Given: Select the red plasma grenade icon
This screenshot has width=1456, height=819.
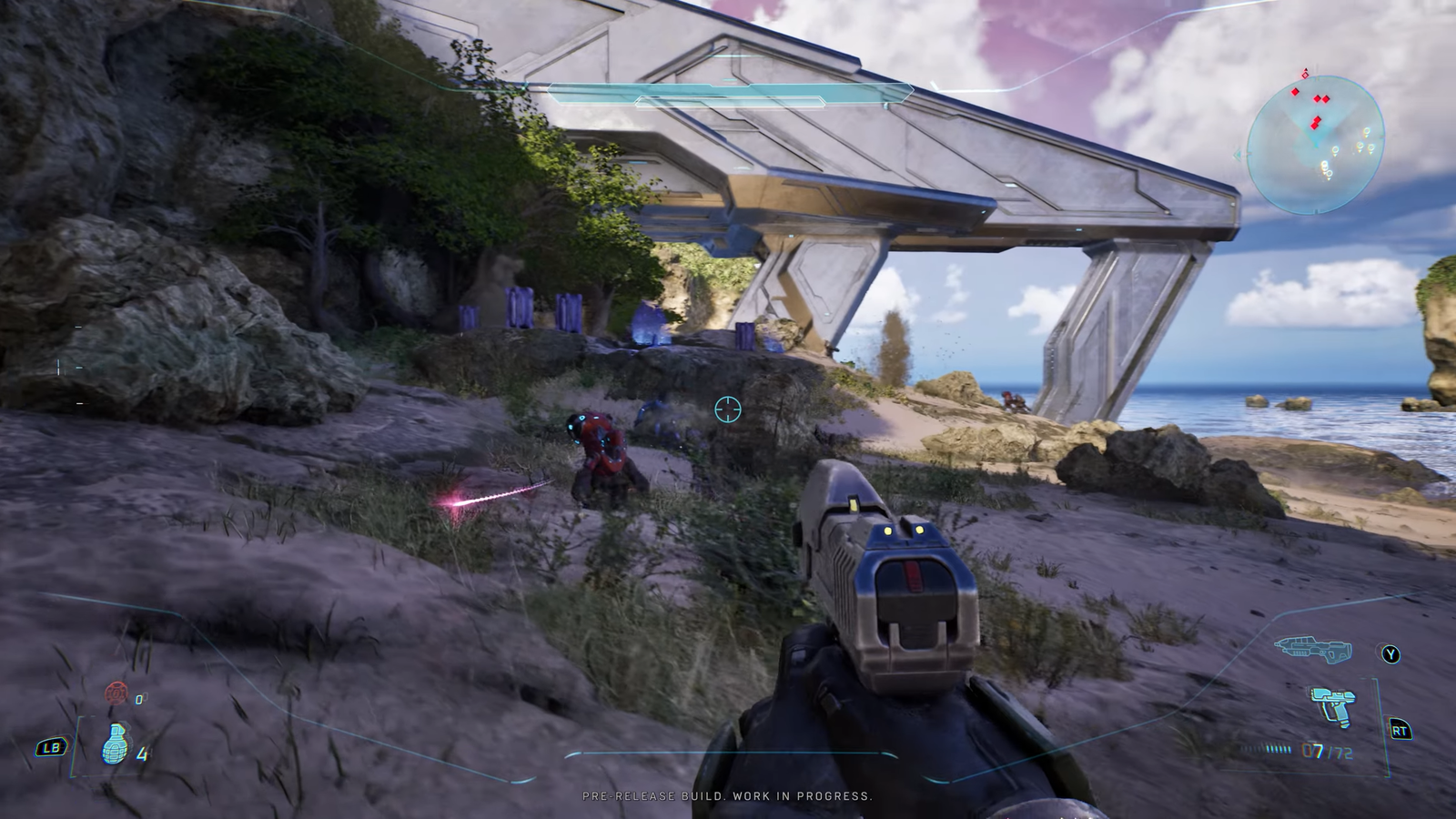Looking at the screenshot, I should tap(116, 693).
